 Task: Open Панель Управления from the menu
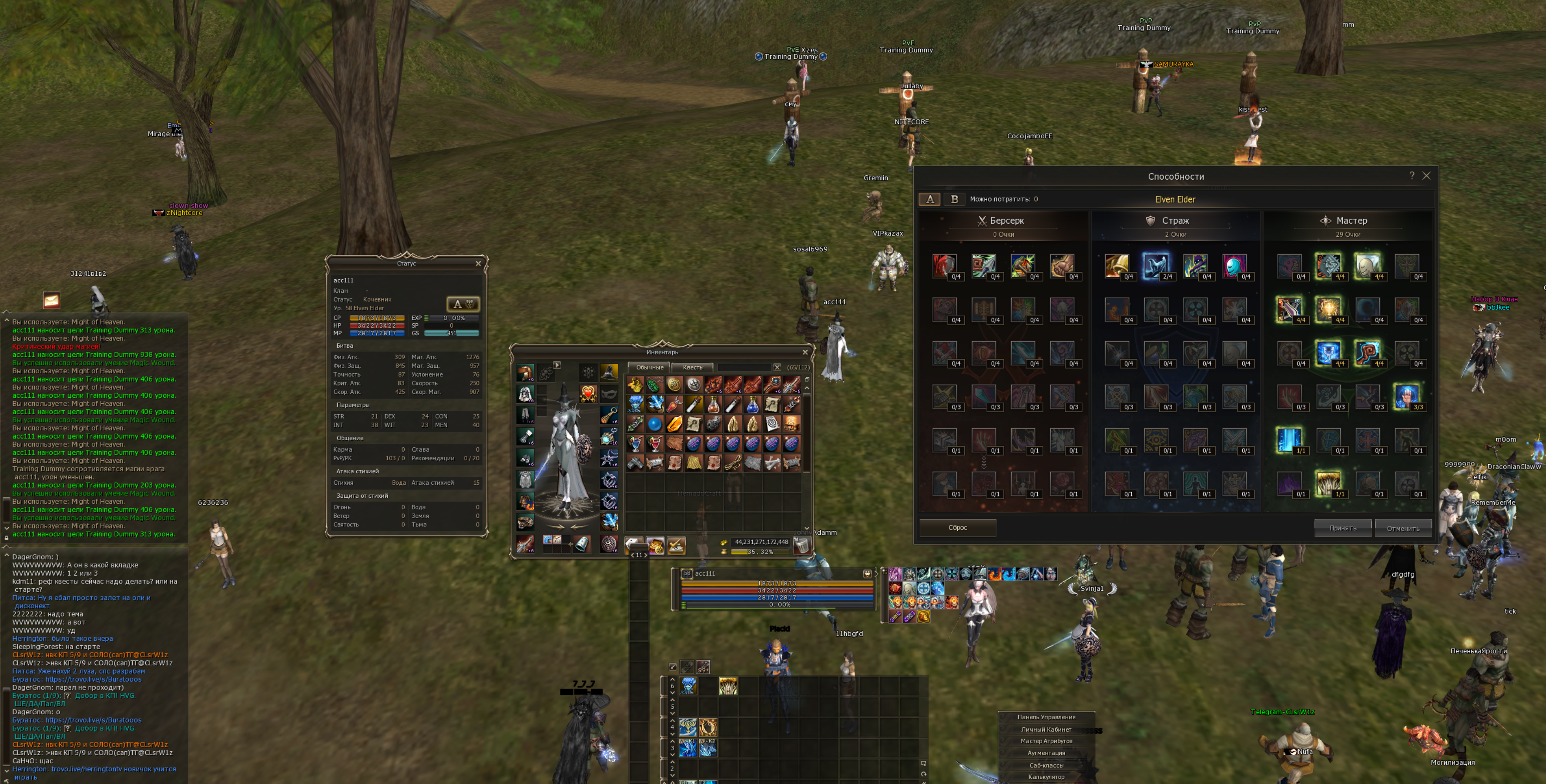(1046, 717)
